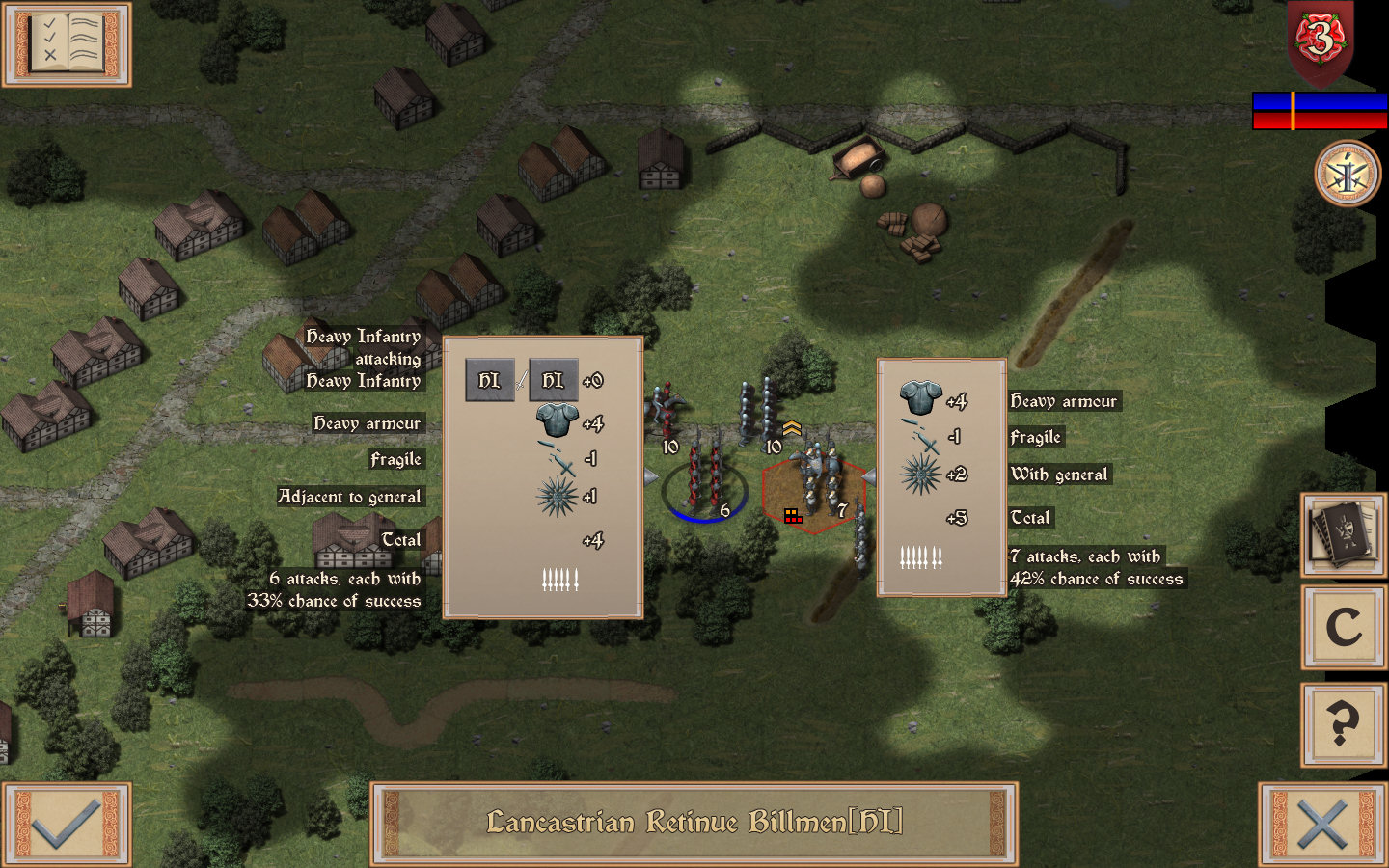Click the blue and red morale bar

click(1319, 112)
